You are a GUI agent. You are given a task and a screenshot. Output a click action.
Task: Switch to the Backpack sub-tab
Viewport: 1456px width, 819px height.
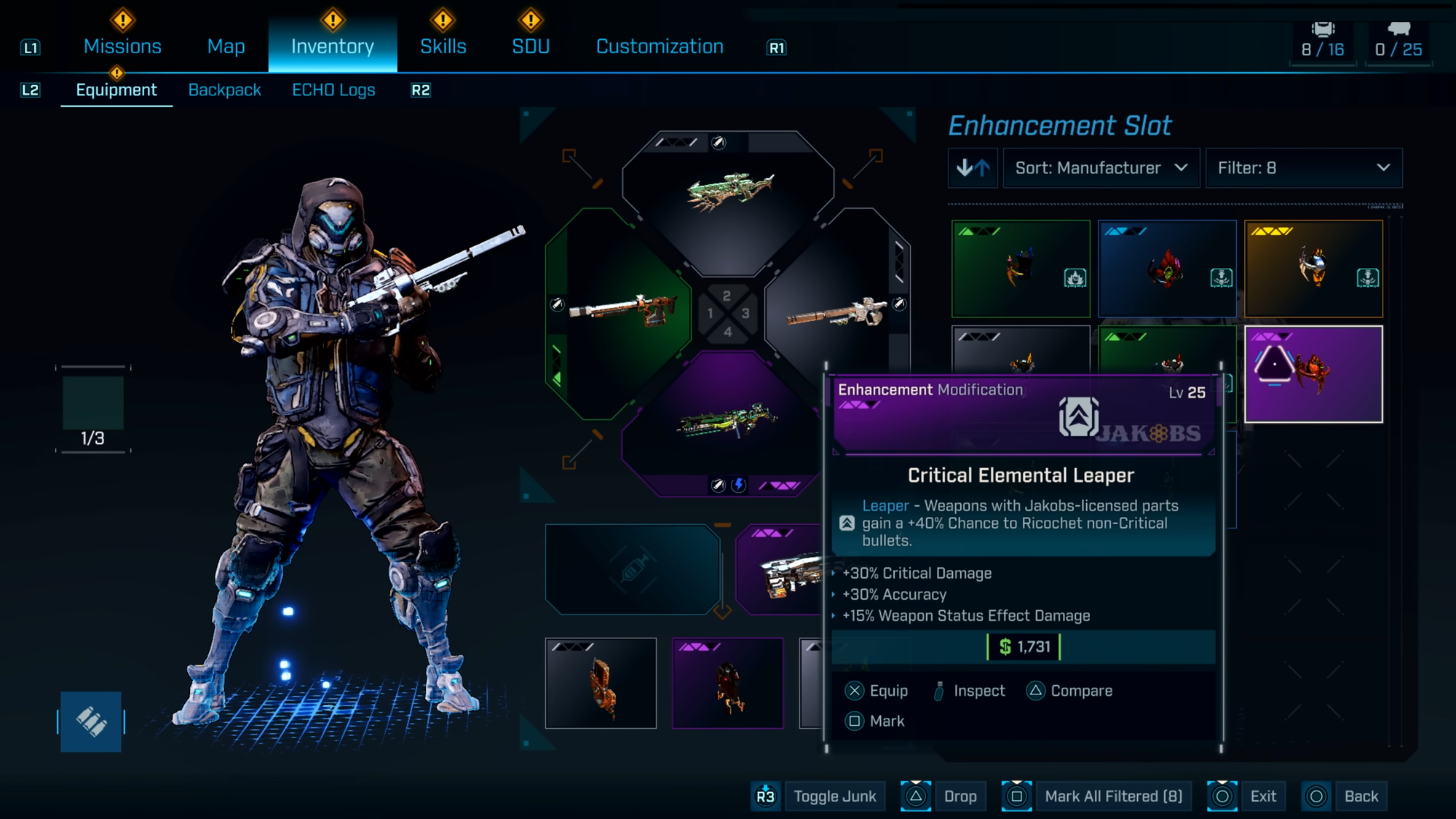click(224, 90)
